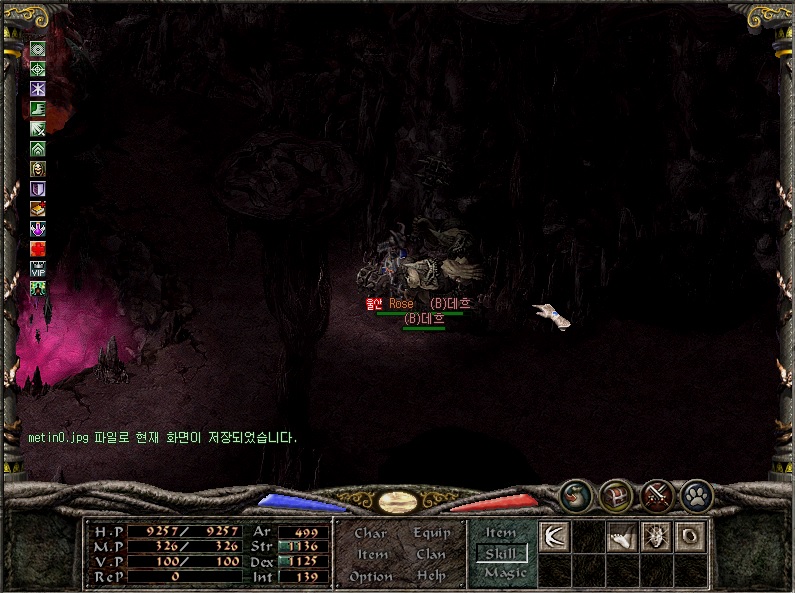795x593 pixels.
Task: Select the highlighted Skill tab
Action: (500, 553)
